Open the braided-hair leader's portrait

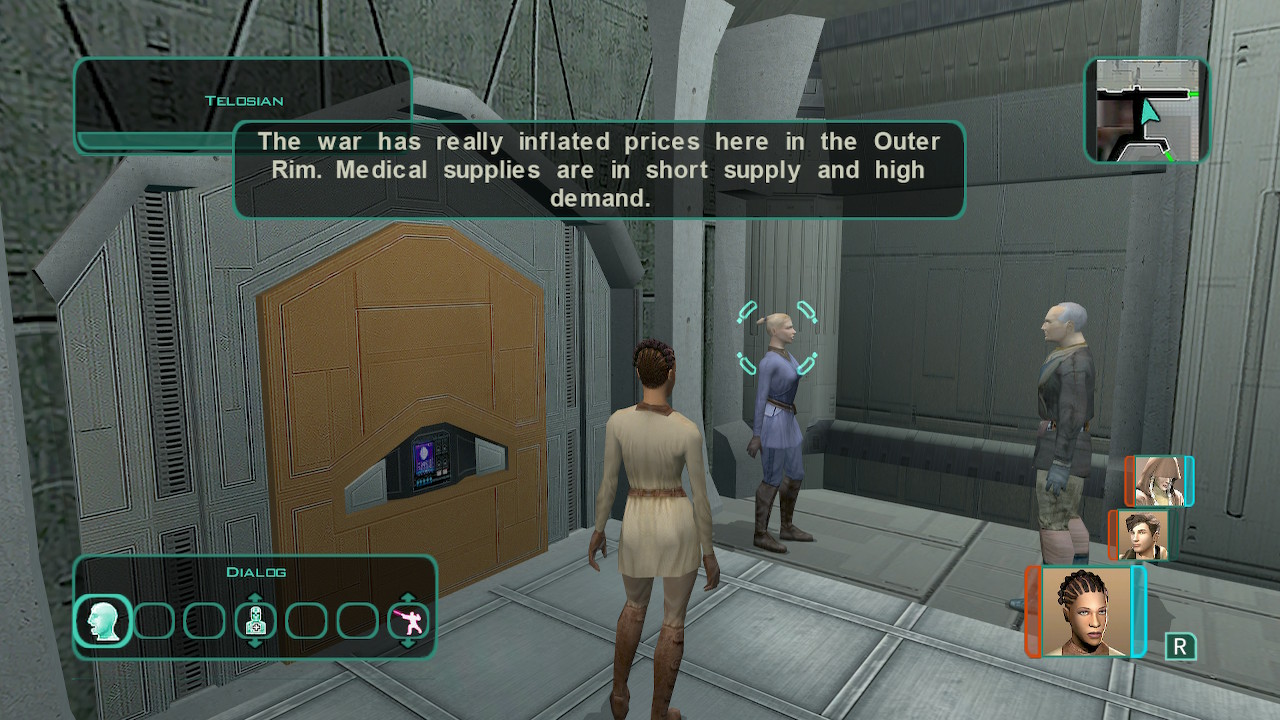1085,611
